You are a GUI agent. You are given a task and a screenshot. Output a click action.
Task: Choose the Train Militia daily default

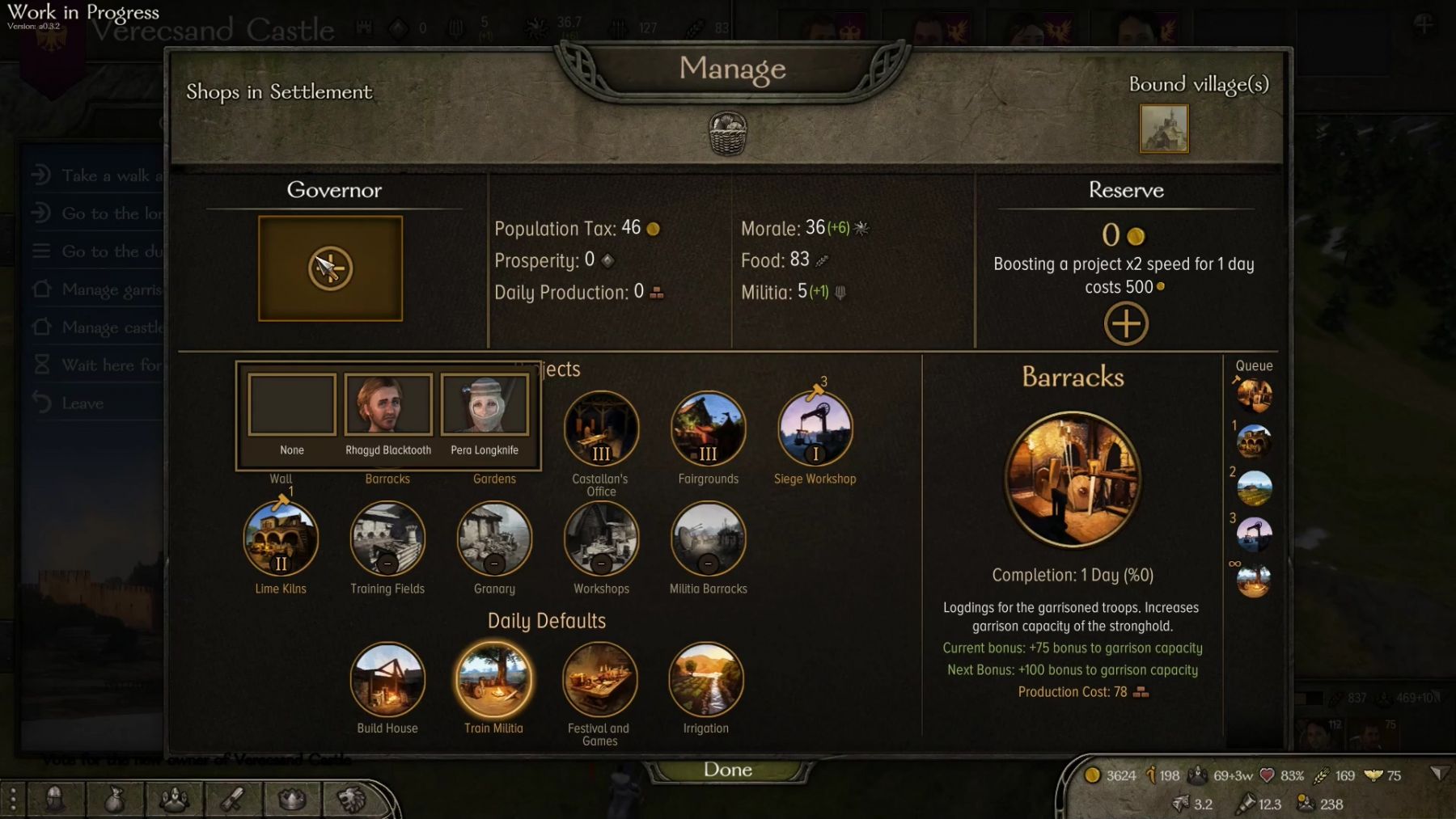click(x=493, y=679)
